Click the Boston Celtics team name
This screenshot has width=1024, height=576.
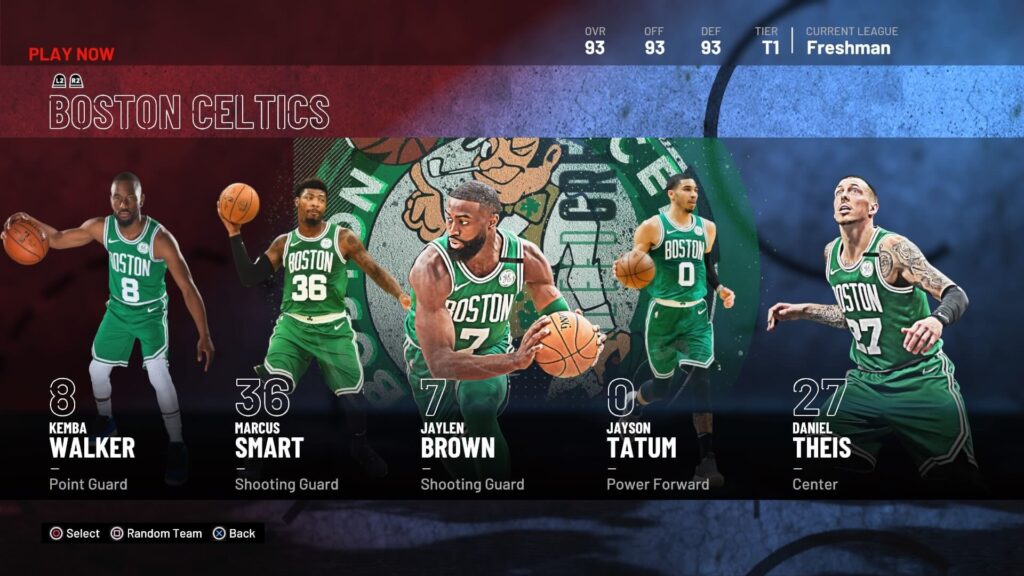coord(189,112)
